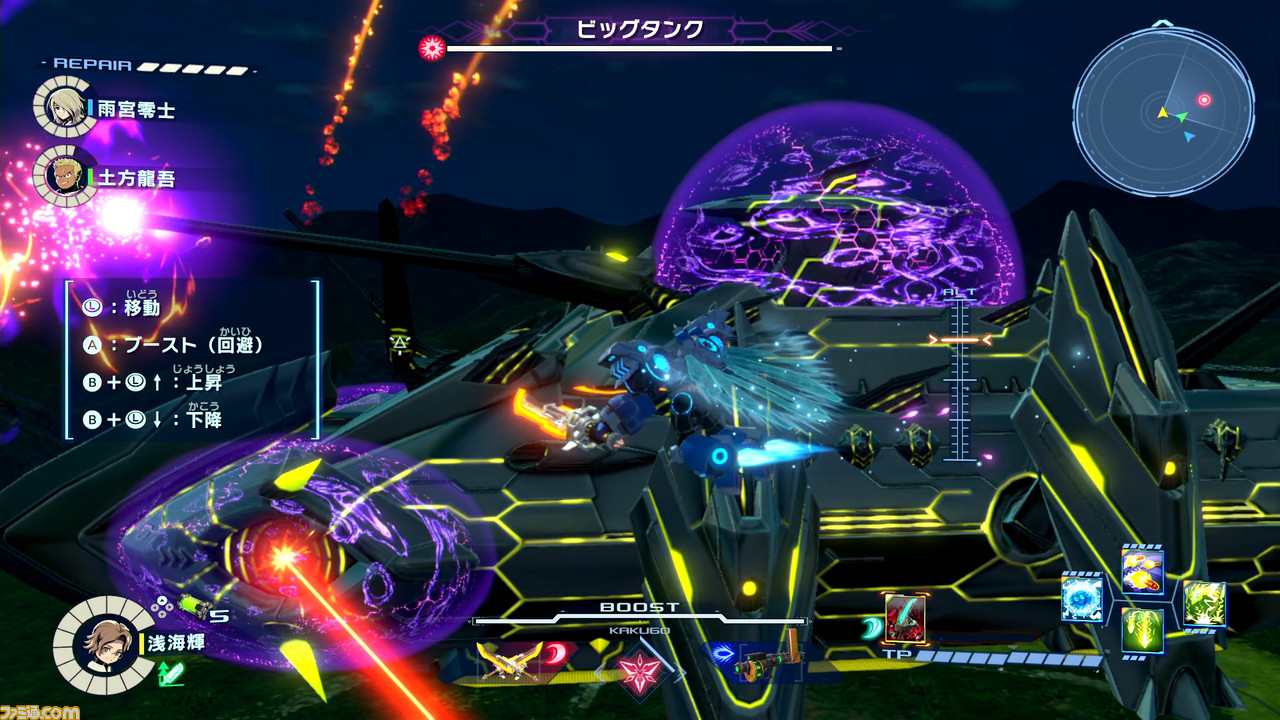Activate the green downward strike skill
This screenshot has height=720, width=1280.
click(x=1142, y=630)
